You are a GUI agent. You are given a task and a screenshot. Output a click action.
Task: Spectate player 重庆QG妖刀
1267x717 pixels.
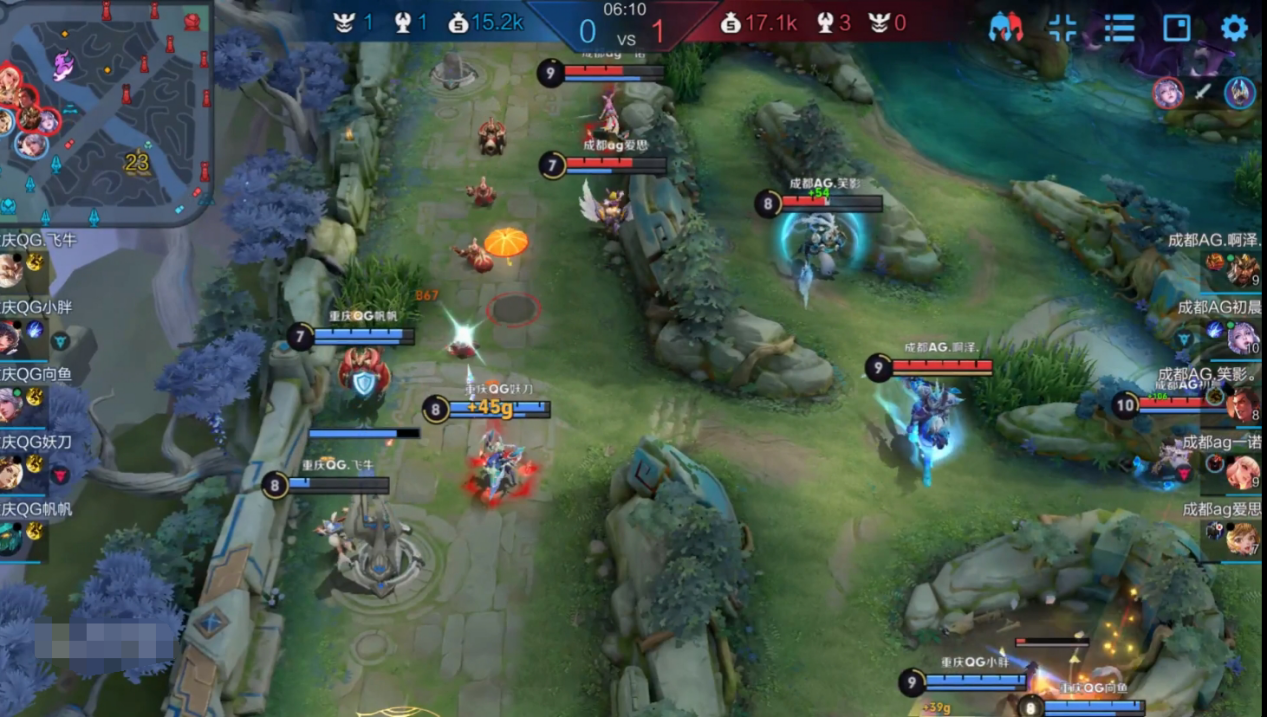pyautogui.click(x=10, y=471)
